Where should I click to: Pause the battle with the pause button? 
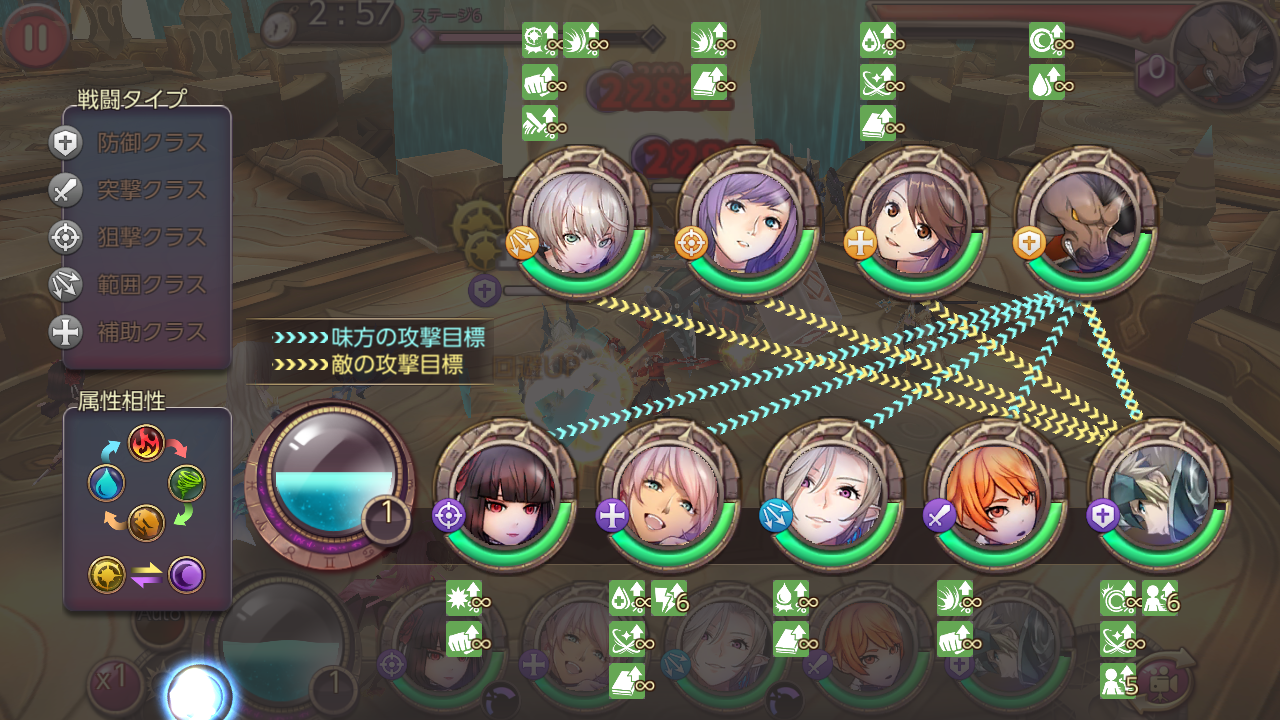[x=36, y=37]
